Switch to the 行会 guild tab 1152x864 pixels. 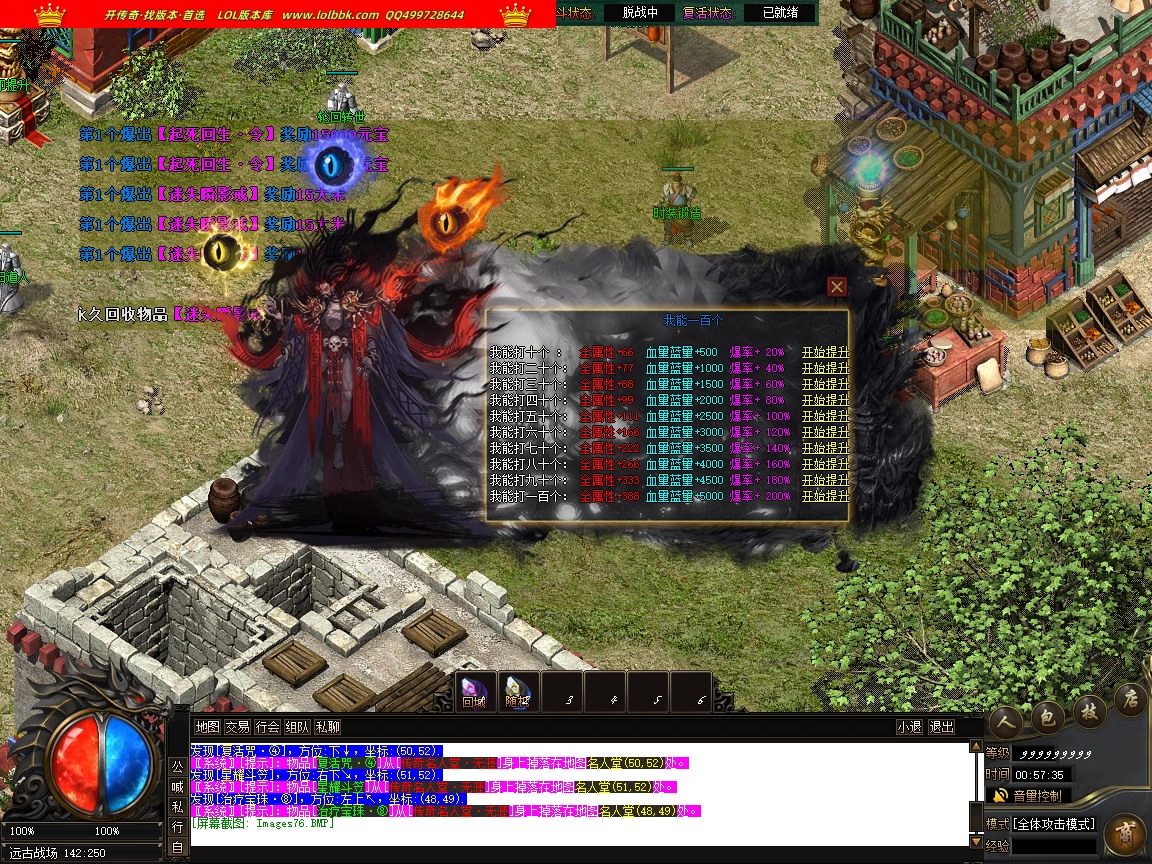point(267,727)
